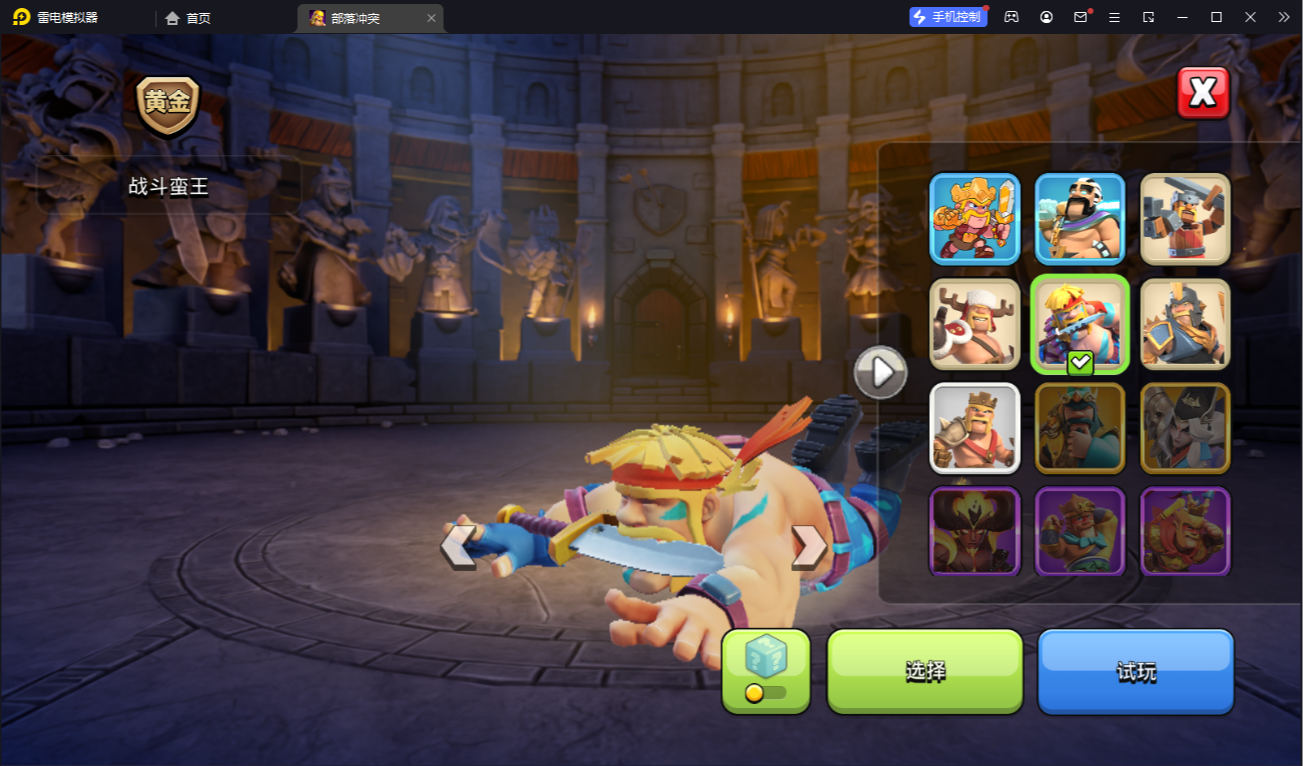
Task: Choose the teal-robed locked king skin
Action: [x=1080, y=428]
